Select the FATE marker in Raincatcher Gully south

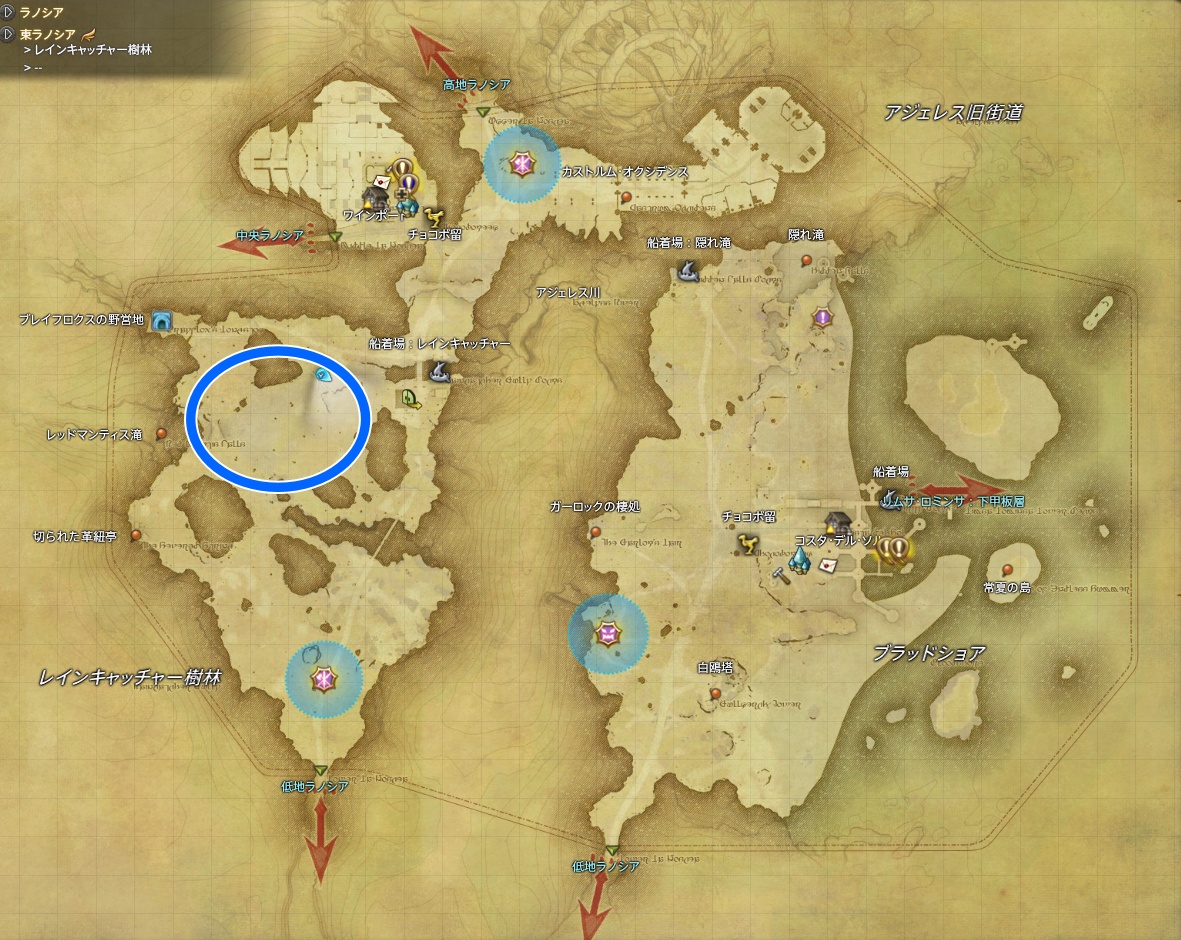coord(324,679)
